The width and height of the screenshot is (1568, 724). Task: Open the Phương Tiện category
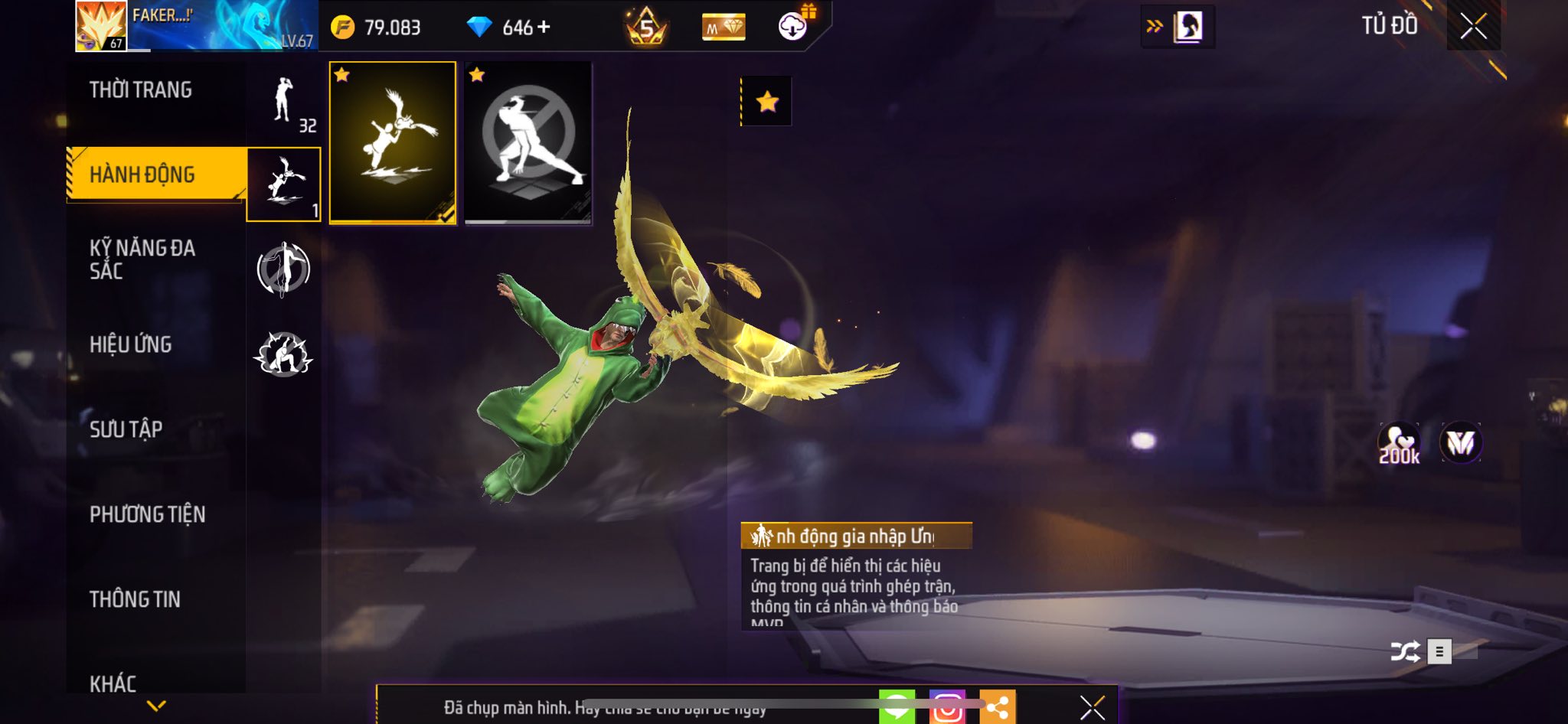148,514
